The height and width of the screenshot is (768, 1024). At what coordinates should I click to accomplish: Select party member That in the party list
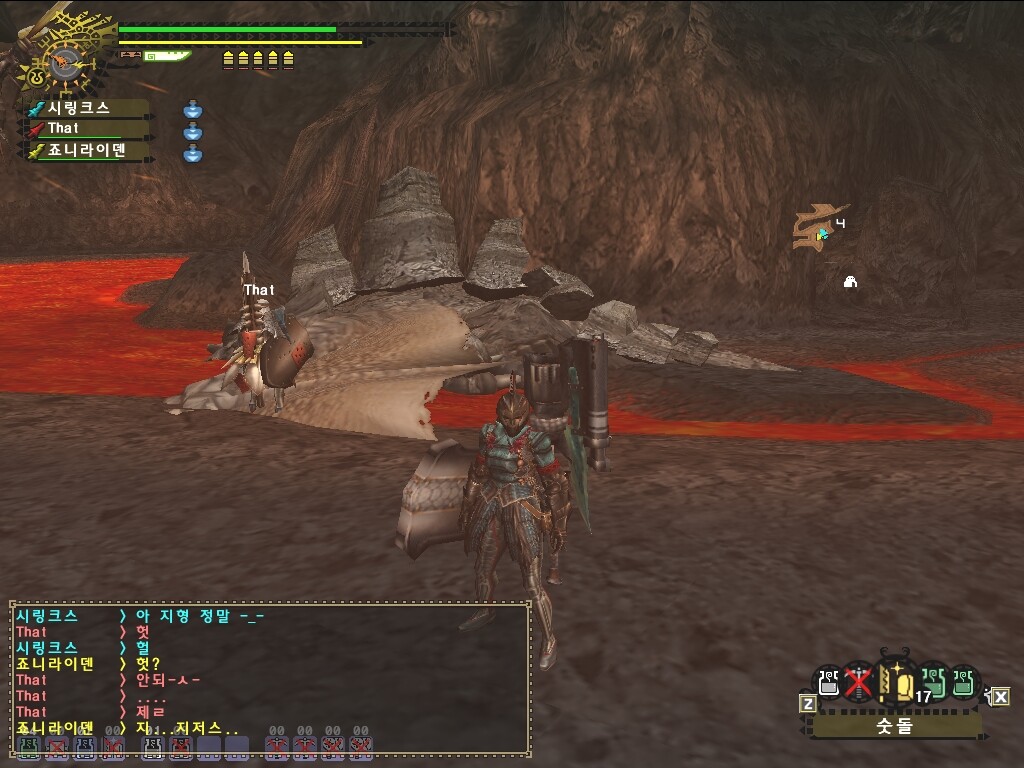[85, 129]
